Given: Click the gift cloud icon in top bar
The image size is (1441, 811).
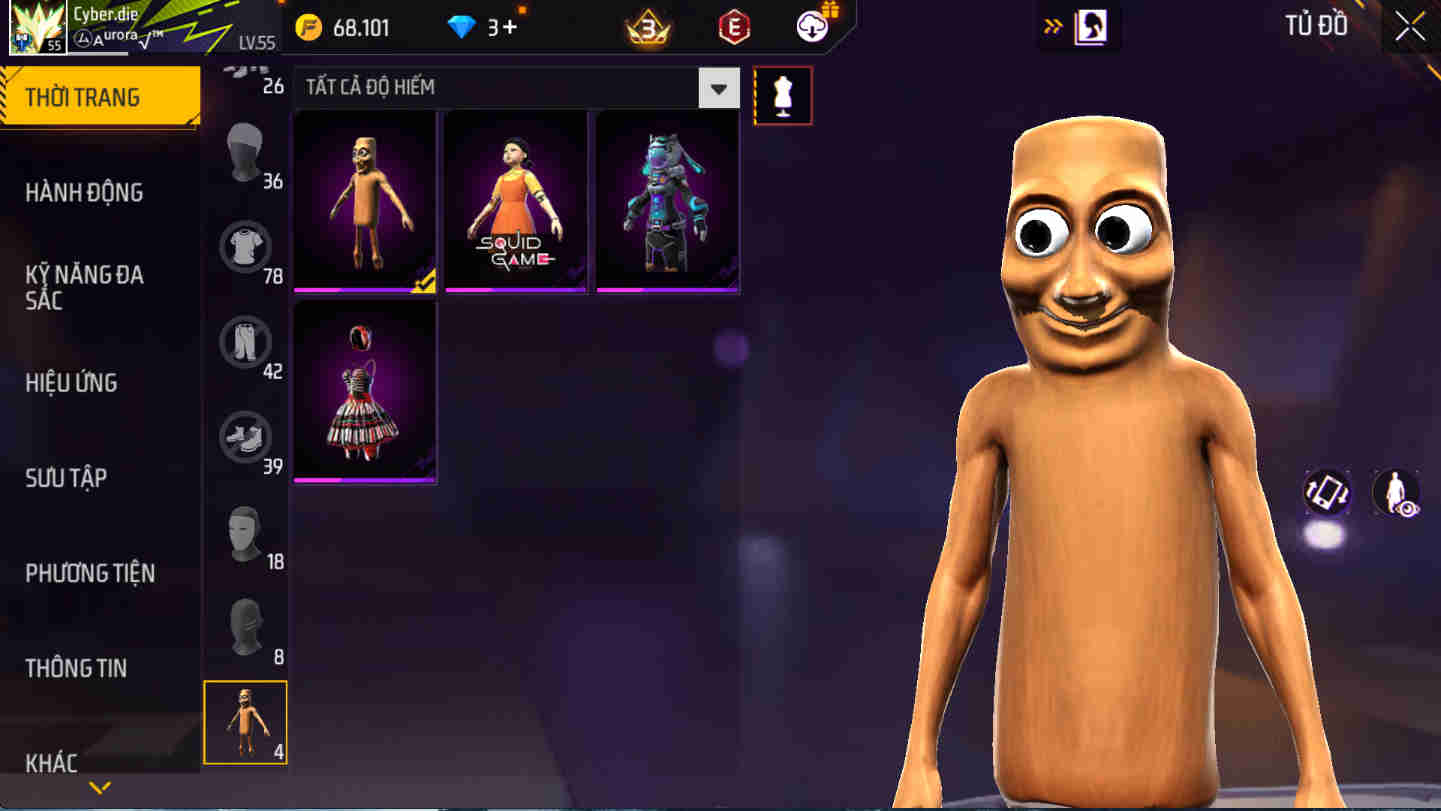Looking at the screenshot, I should (x=812, y=27).
